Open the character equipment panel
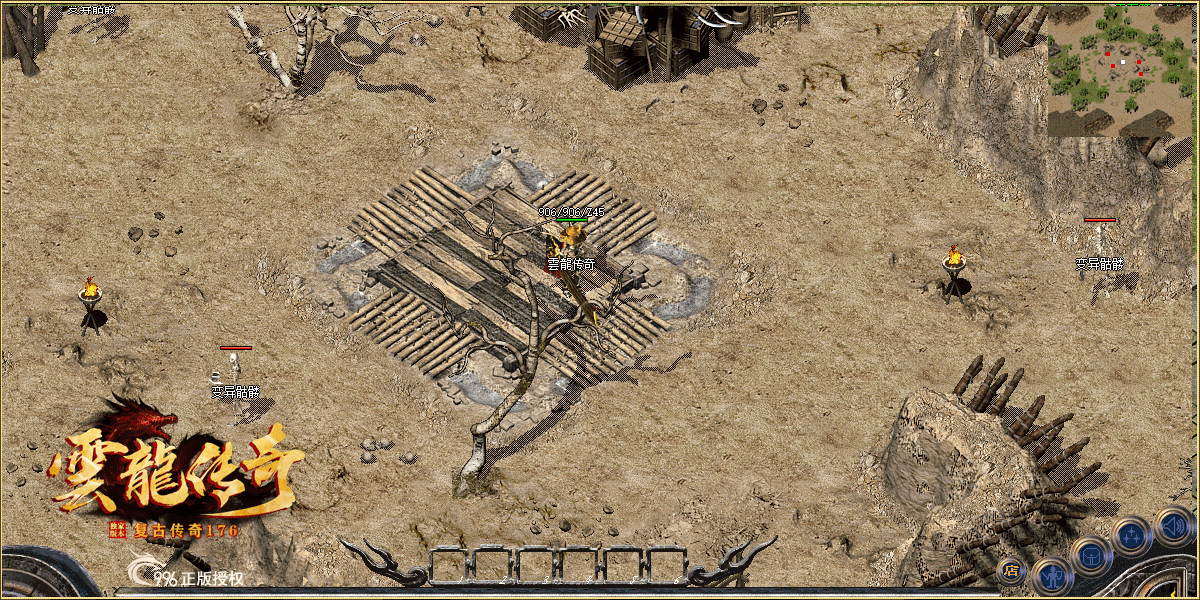The height and width of the screenshot is (600, 1200). point(1052,577)
